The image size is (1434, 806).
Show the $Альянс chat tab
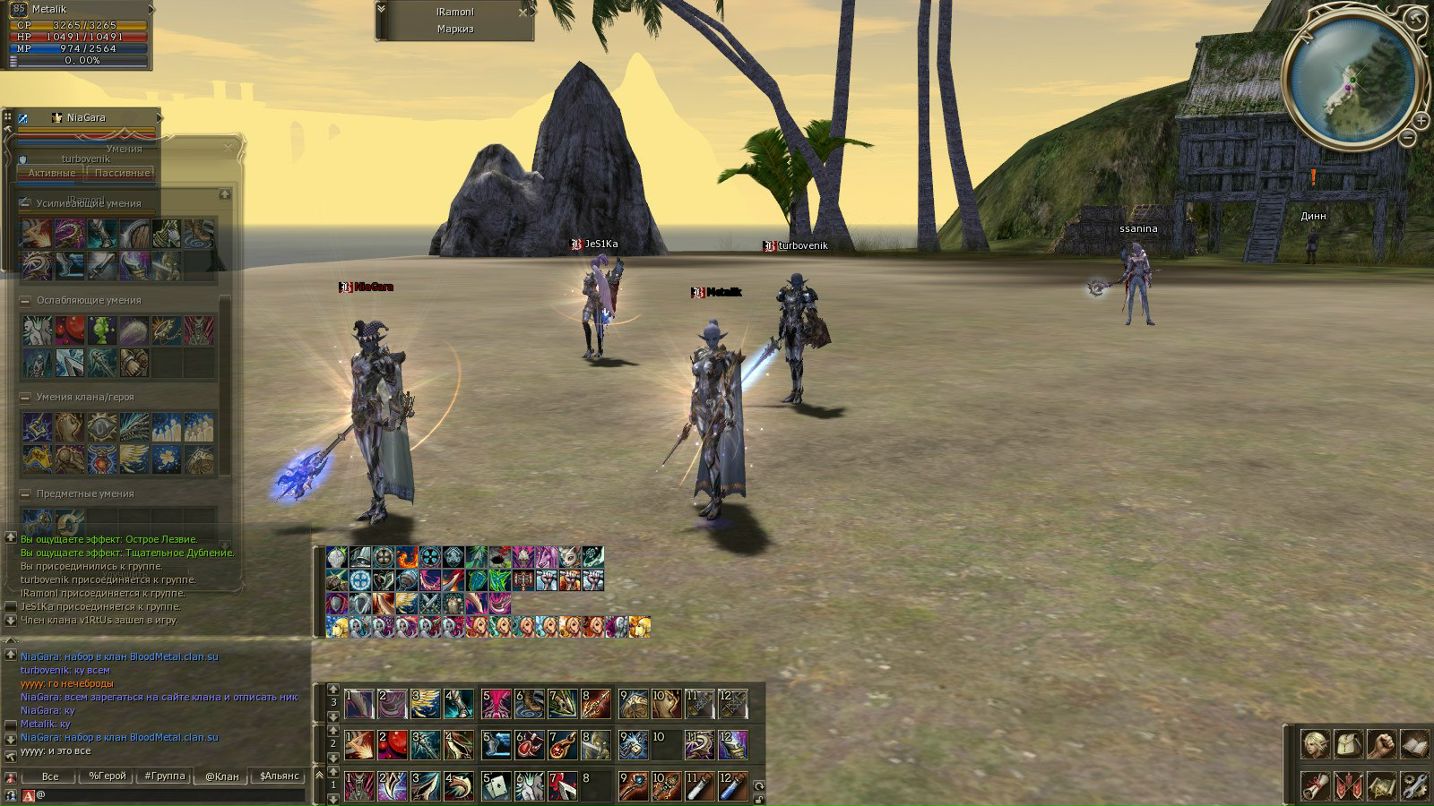(x=279, y=776)
